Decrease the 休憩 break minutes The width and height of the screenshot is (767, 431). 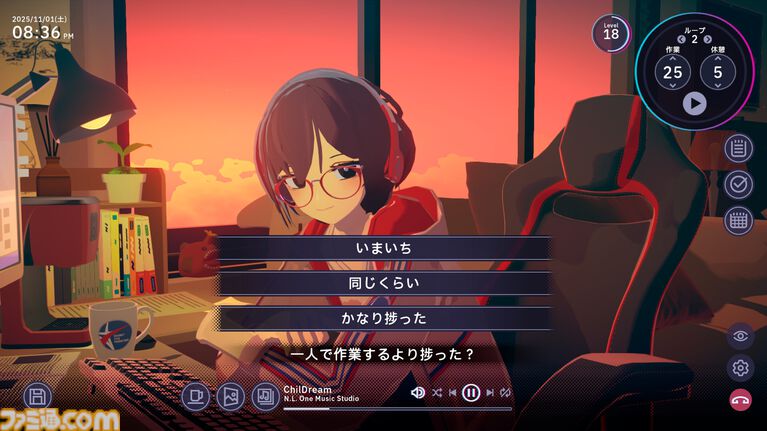pos(717,86)
